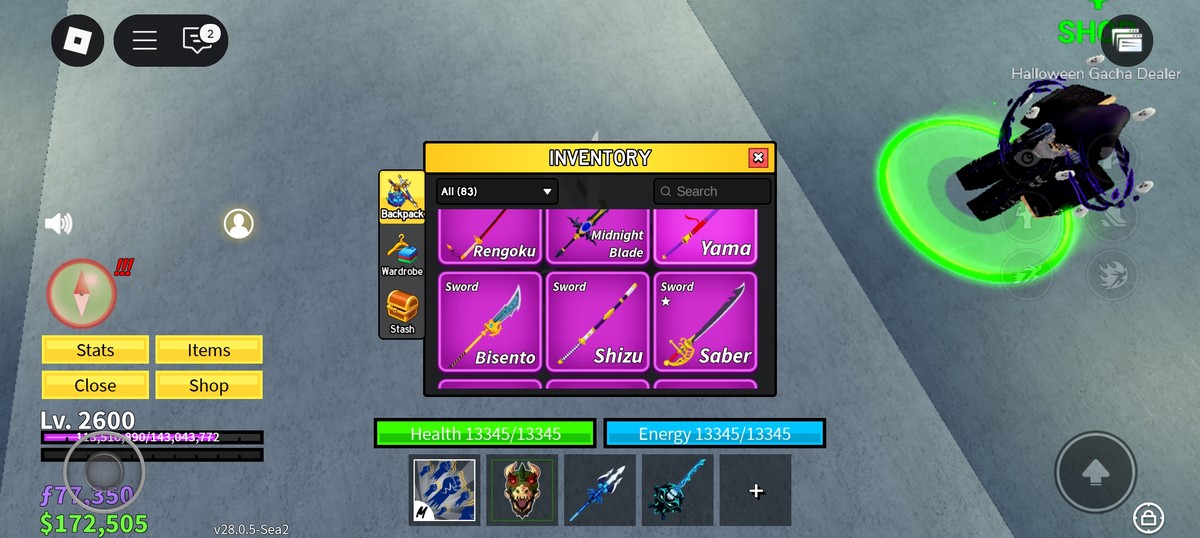Select the Bisento sword

(x=490, y=322)
